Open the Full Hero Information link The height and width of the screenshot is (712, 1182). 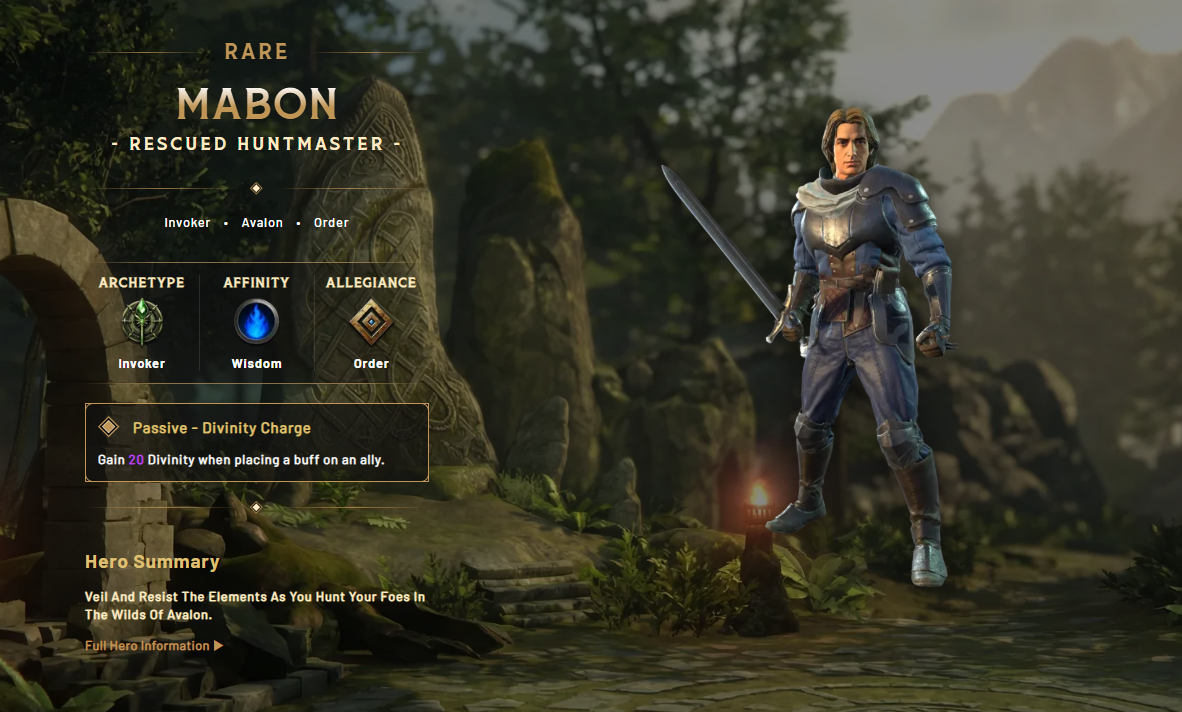153,646
